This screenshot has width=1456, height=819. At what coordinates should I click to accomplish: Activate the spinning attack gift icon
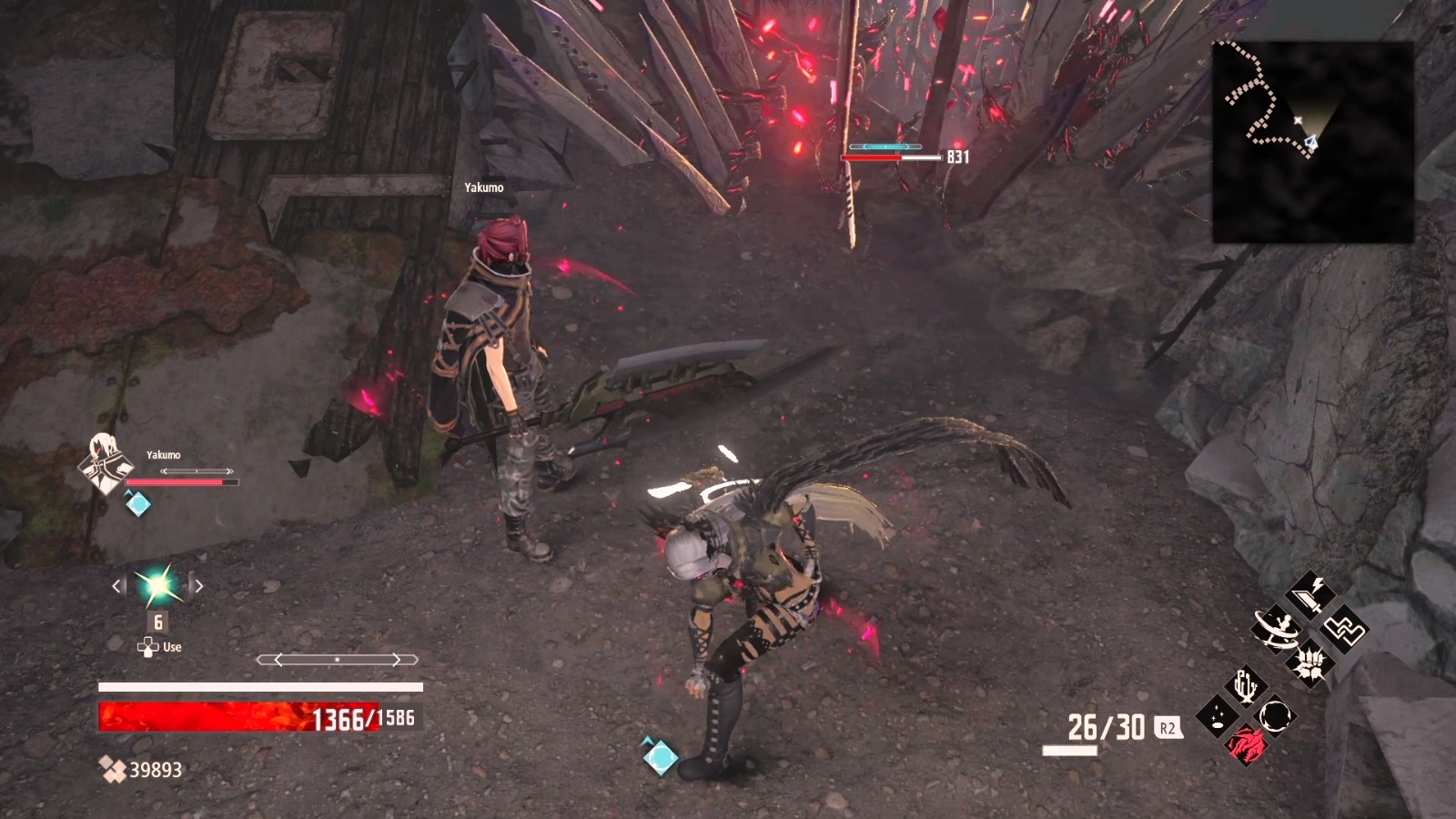click(1275, 627)
